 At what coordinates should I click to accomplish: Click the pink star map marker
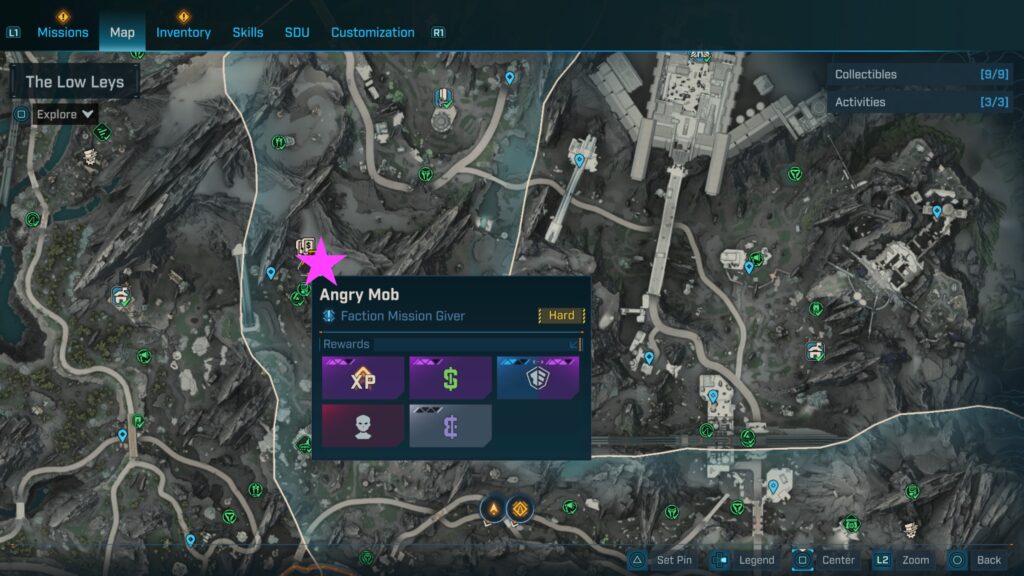click(323, 263)
